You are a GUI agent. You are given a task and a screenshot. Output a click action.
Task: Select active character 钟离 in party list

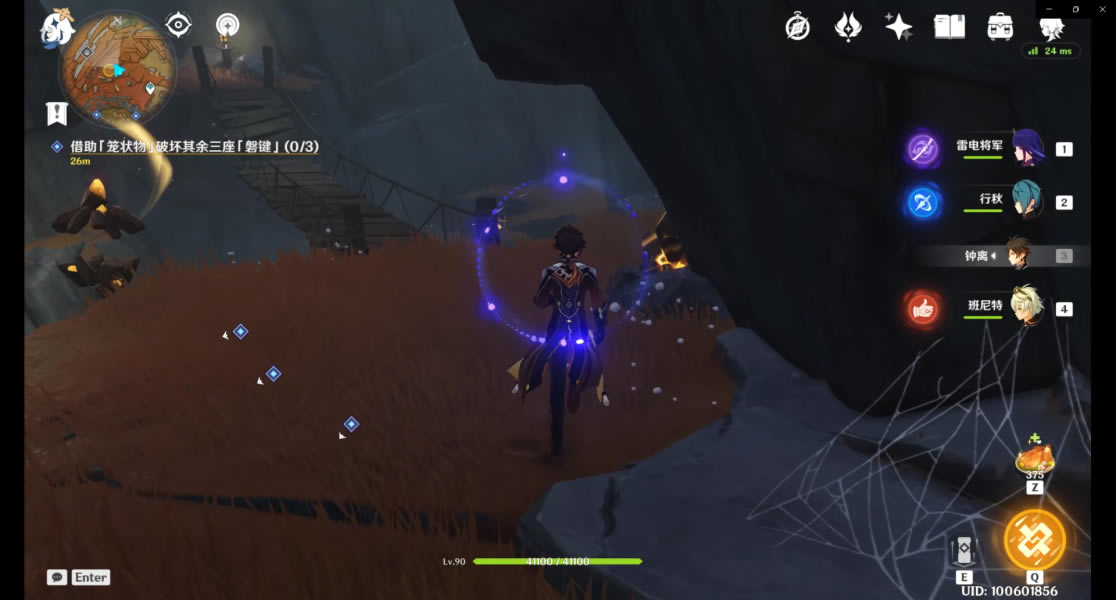pos(1018,256)
